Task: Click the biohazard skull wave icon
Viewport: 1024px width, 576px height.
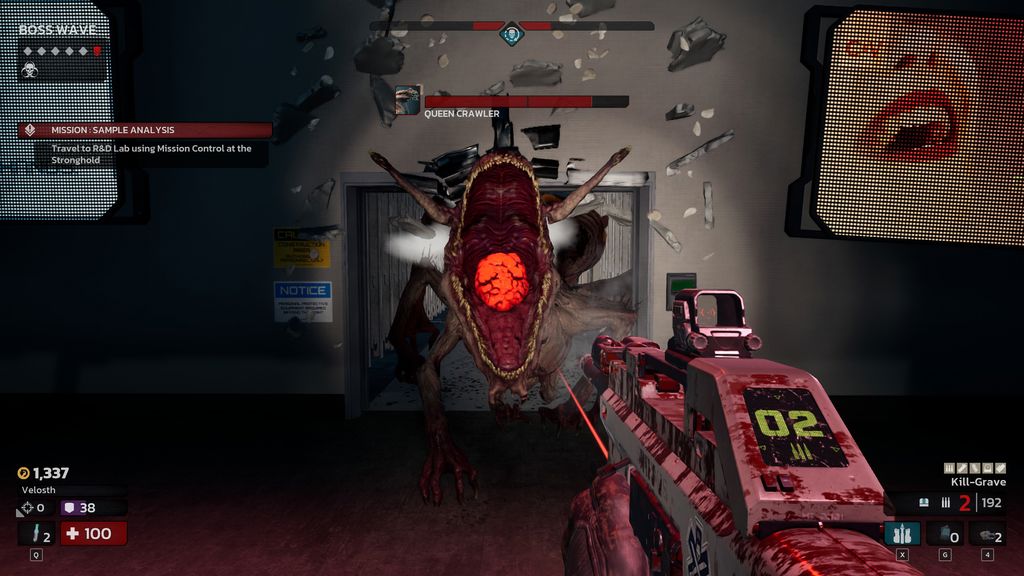Action: coord(29,70)
